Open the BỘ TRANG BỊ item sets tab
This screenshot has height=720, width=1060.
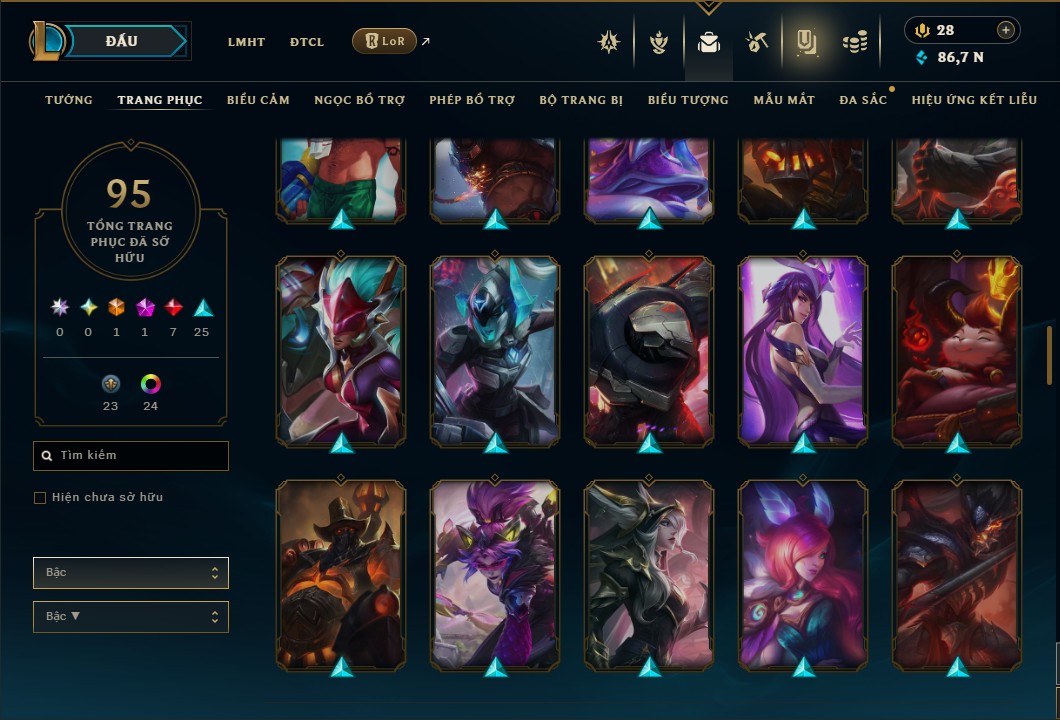[x=581, y=100]
